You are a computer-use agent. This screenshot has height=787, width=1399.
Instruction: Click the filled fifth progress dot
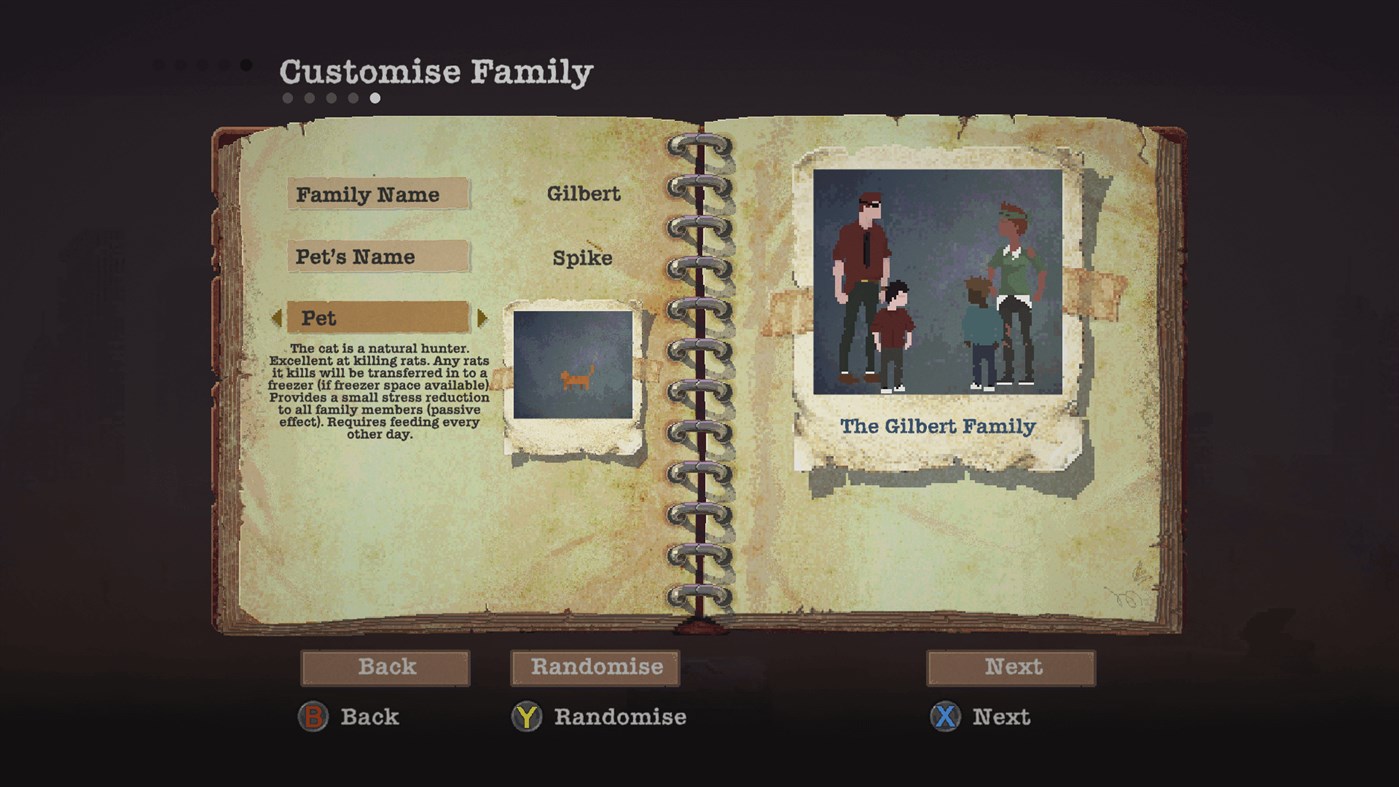(x=375, y=97)
